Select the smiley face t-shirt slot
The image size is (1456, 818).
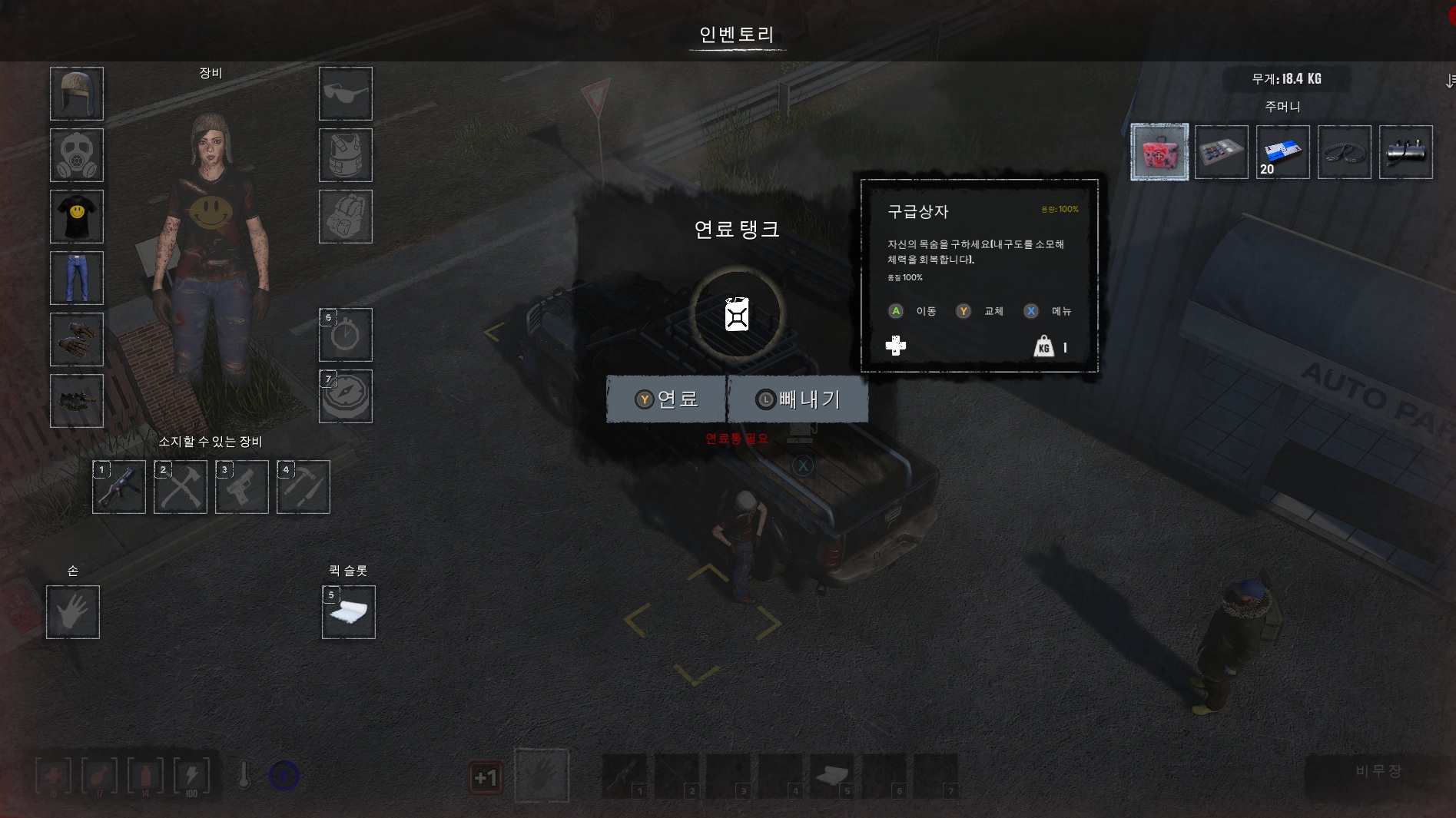[x=77, y=217]
